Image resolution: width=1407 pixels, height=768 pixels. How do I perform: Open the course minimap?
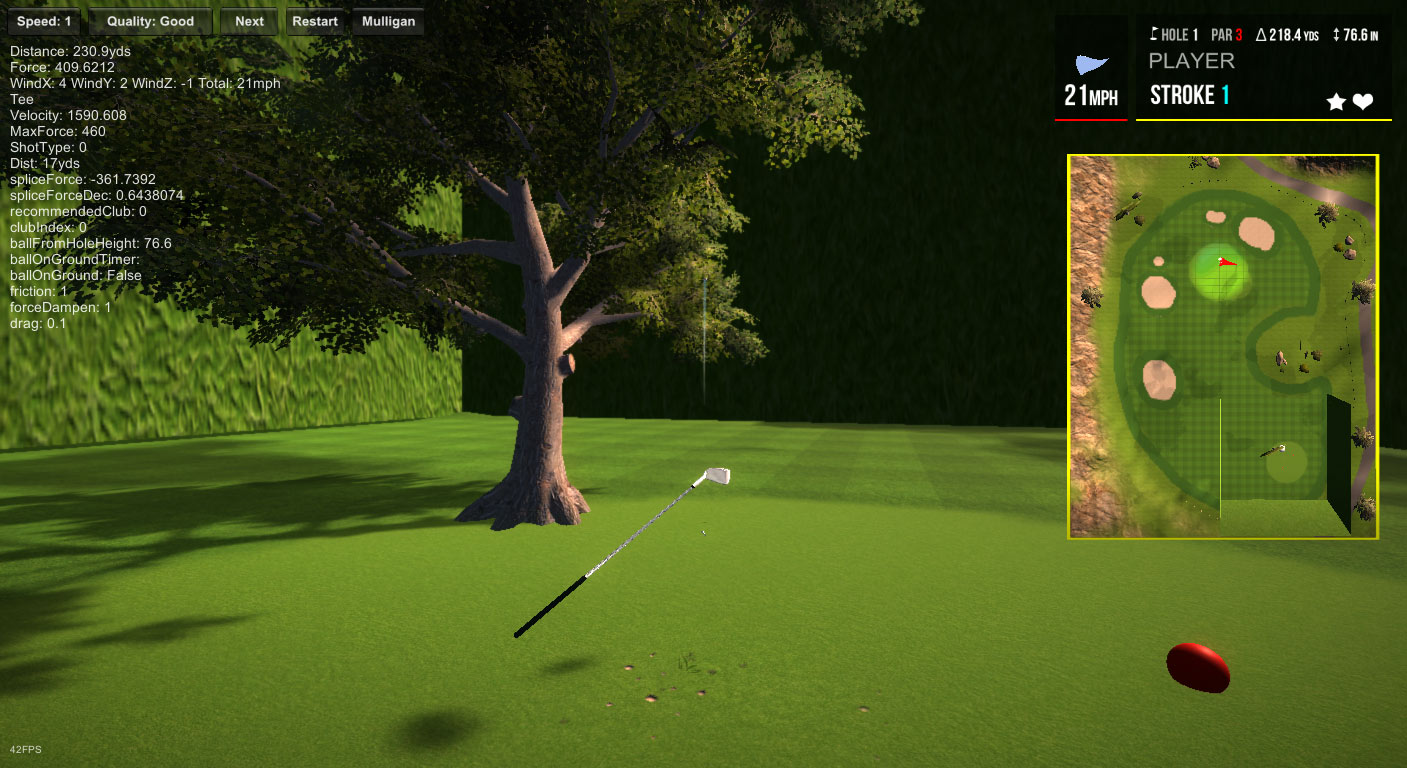1222,346
